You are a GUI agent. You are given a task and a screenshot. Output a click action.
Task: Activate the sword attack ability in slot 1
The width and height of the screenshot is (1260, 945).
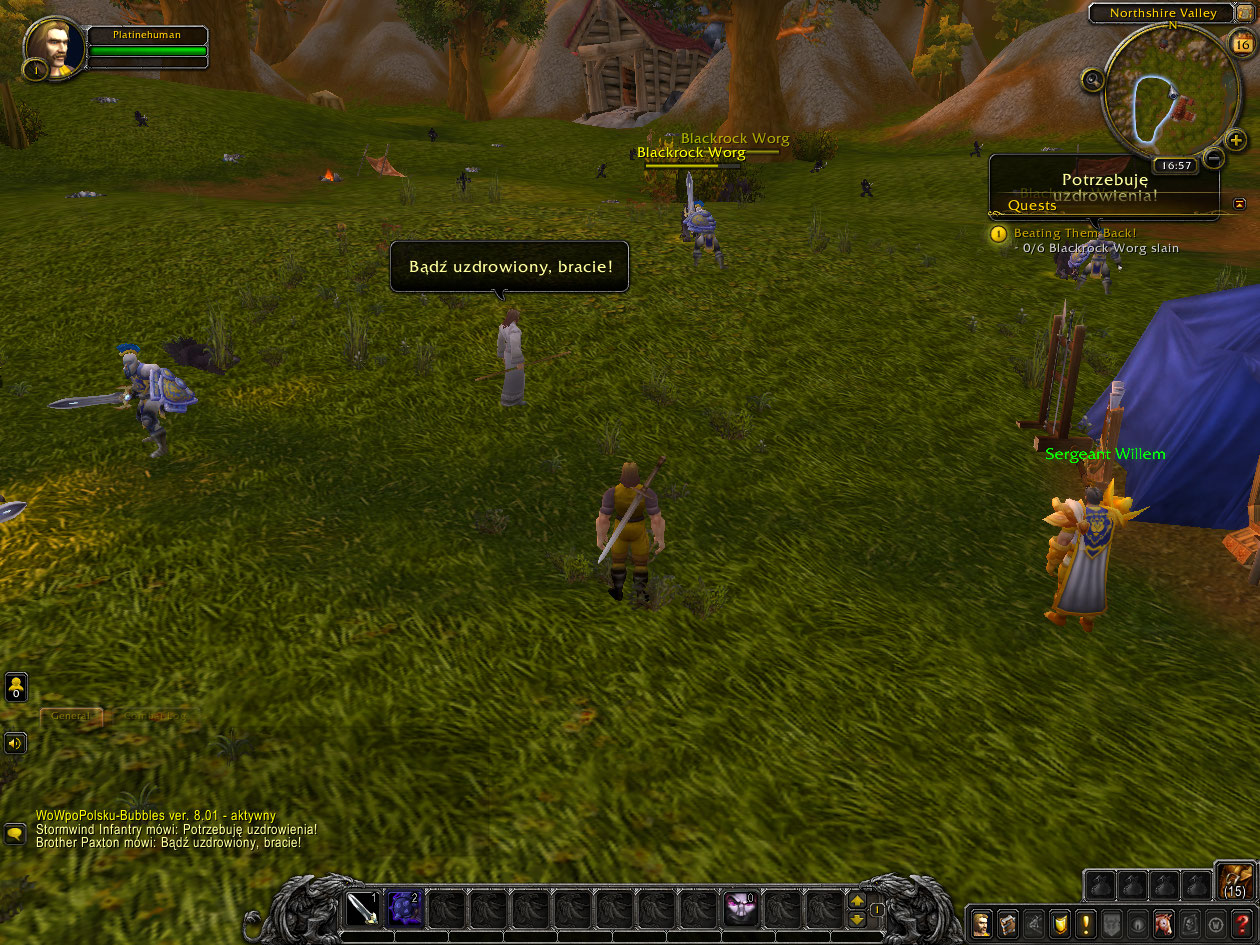pyautogui.click(x=362, y=909)
